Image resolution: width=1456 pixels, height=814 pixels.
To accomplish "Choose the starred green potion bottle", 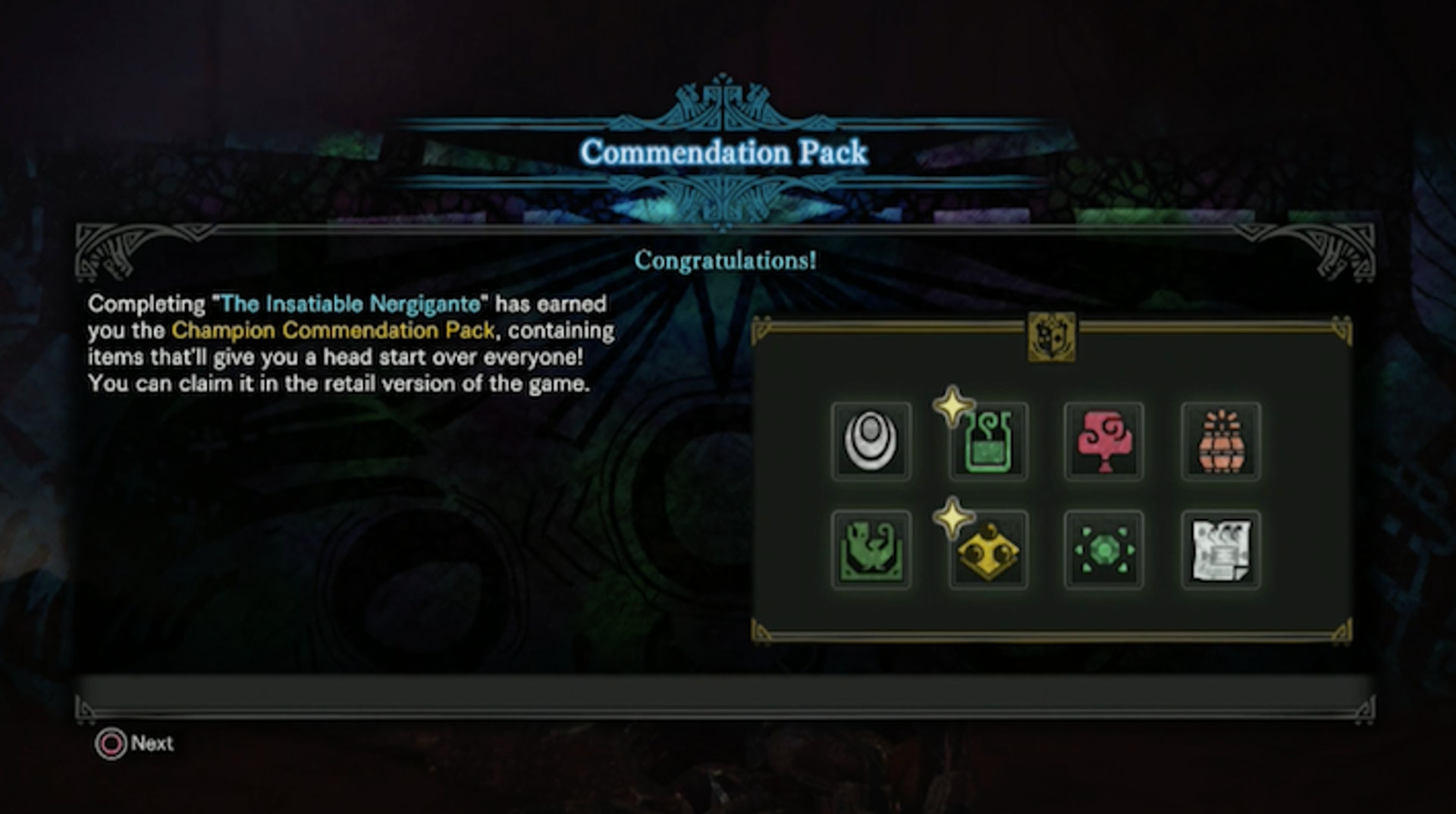I will click(x=987, y=442).
